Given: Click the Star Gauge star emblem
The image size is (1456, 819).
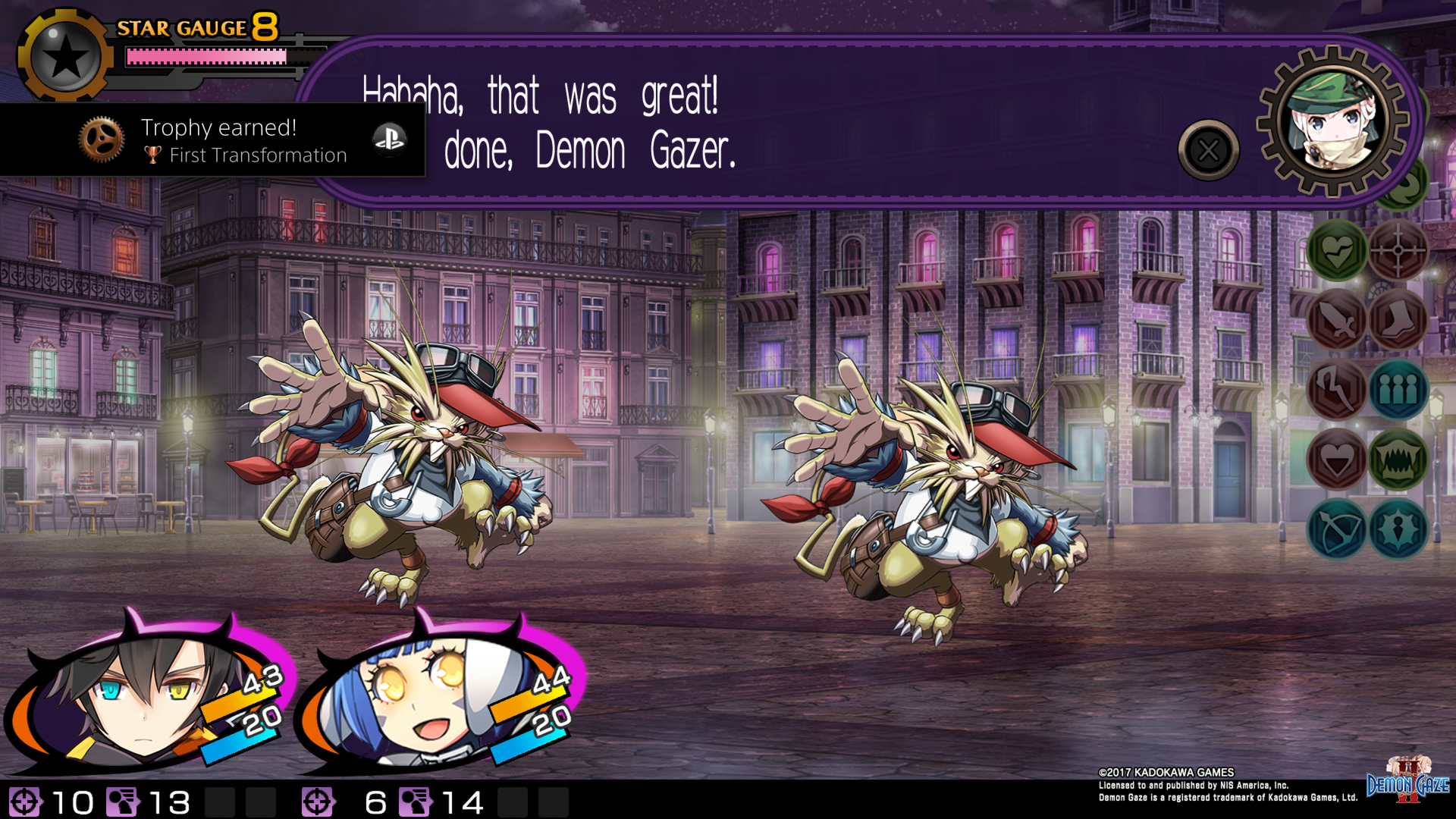Looking at the screenshot, I should click(x=67, y=53).
